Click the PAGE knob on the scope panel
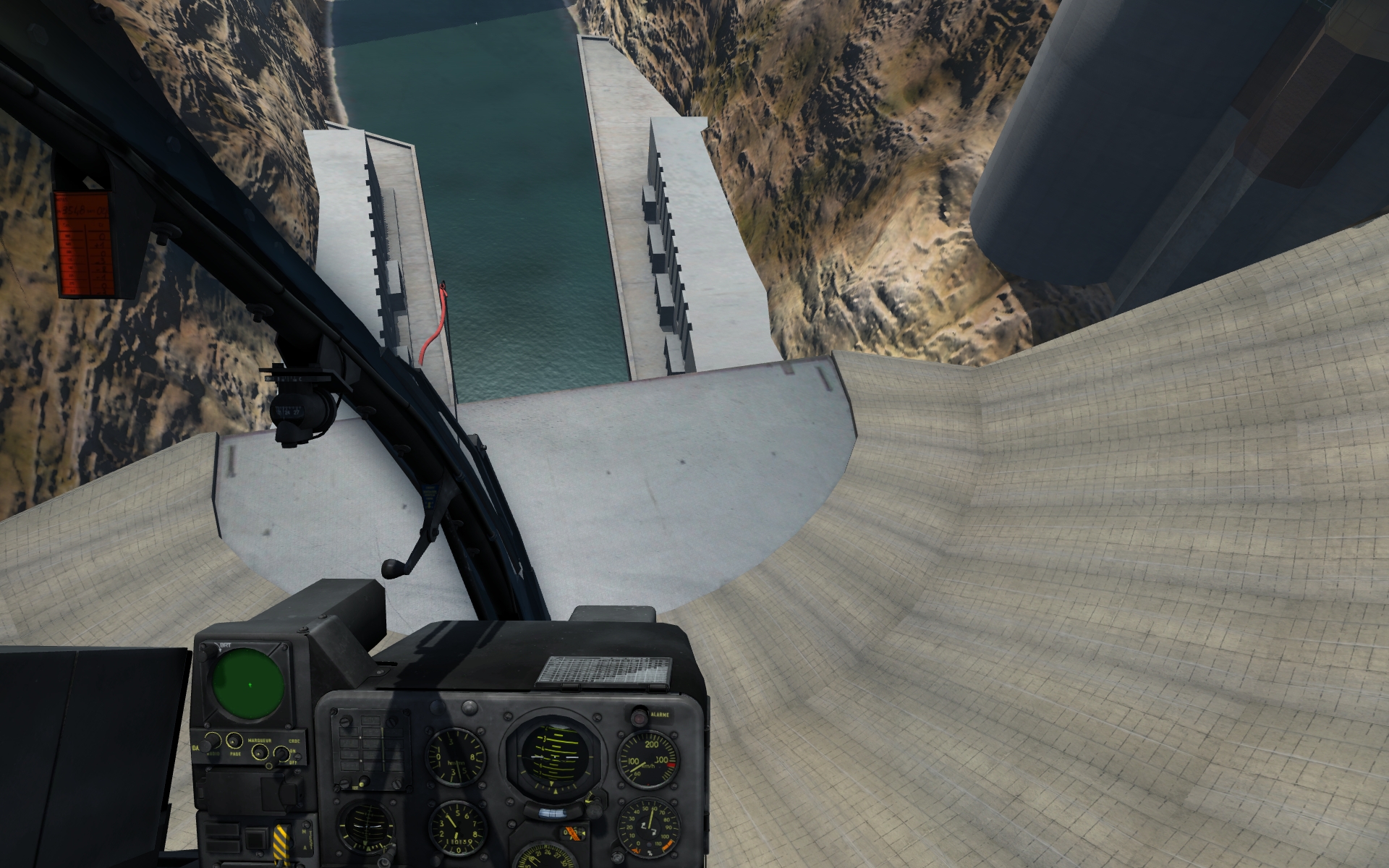The width and height of the screenshot is (1389, 868). pyautogui.click(x=234, y=741)
